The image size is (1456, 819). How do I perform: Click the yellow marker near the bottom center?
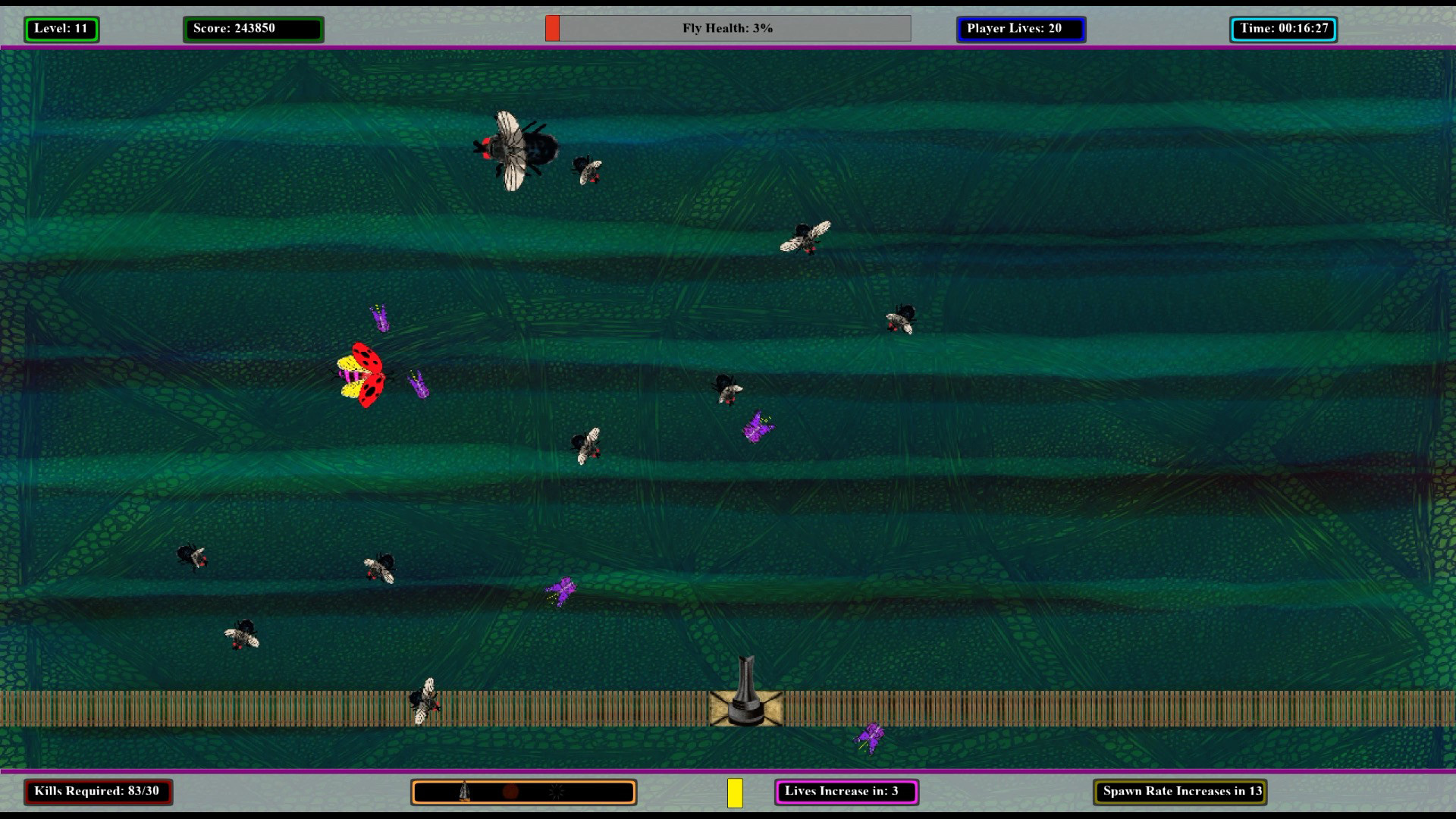click(x=735, y=791)
